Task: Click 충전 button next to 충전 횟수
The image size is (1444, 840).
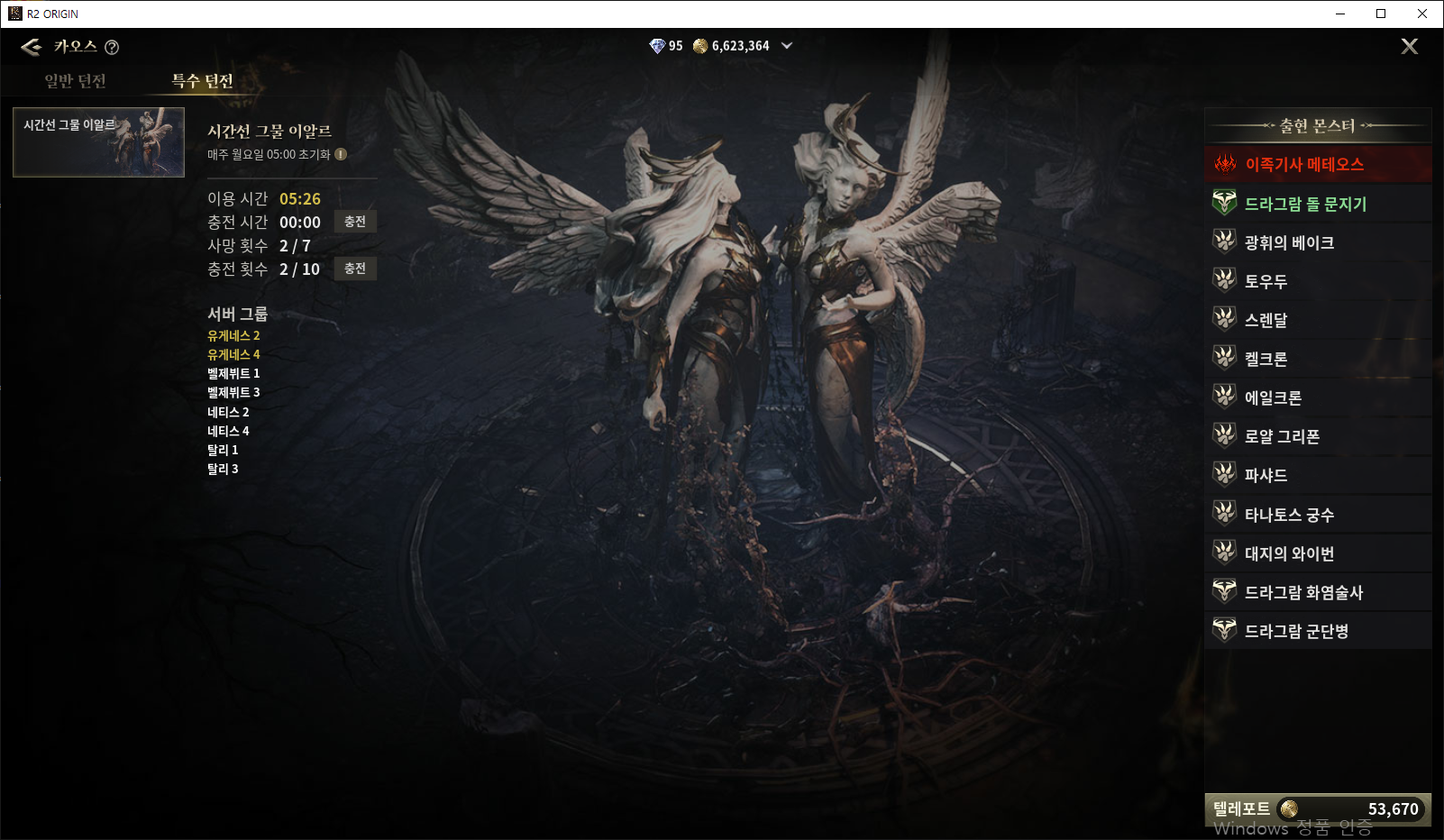Action: coord(355,269)
